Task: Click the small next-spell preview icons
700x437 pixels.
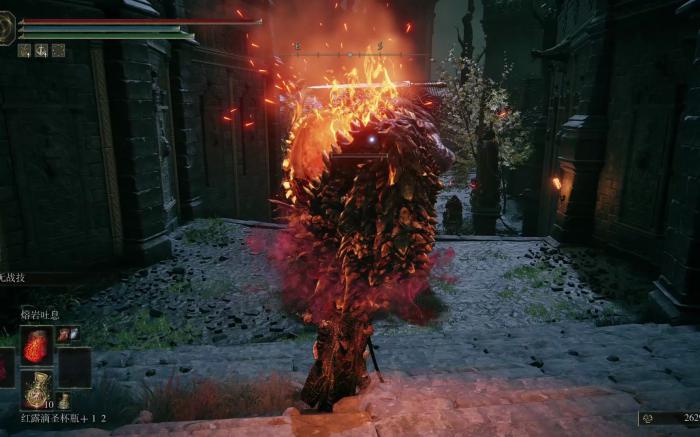Action: 68,334
